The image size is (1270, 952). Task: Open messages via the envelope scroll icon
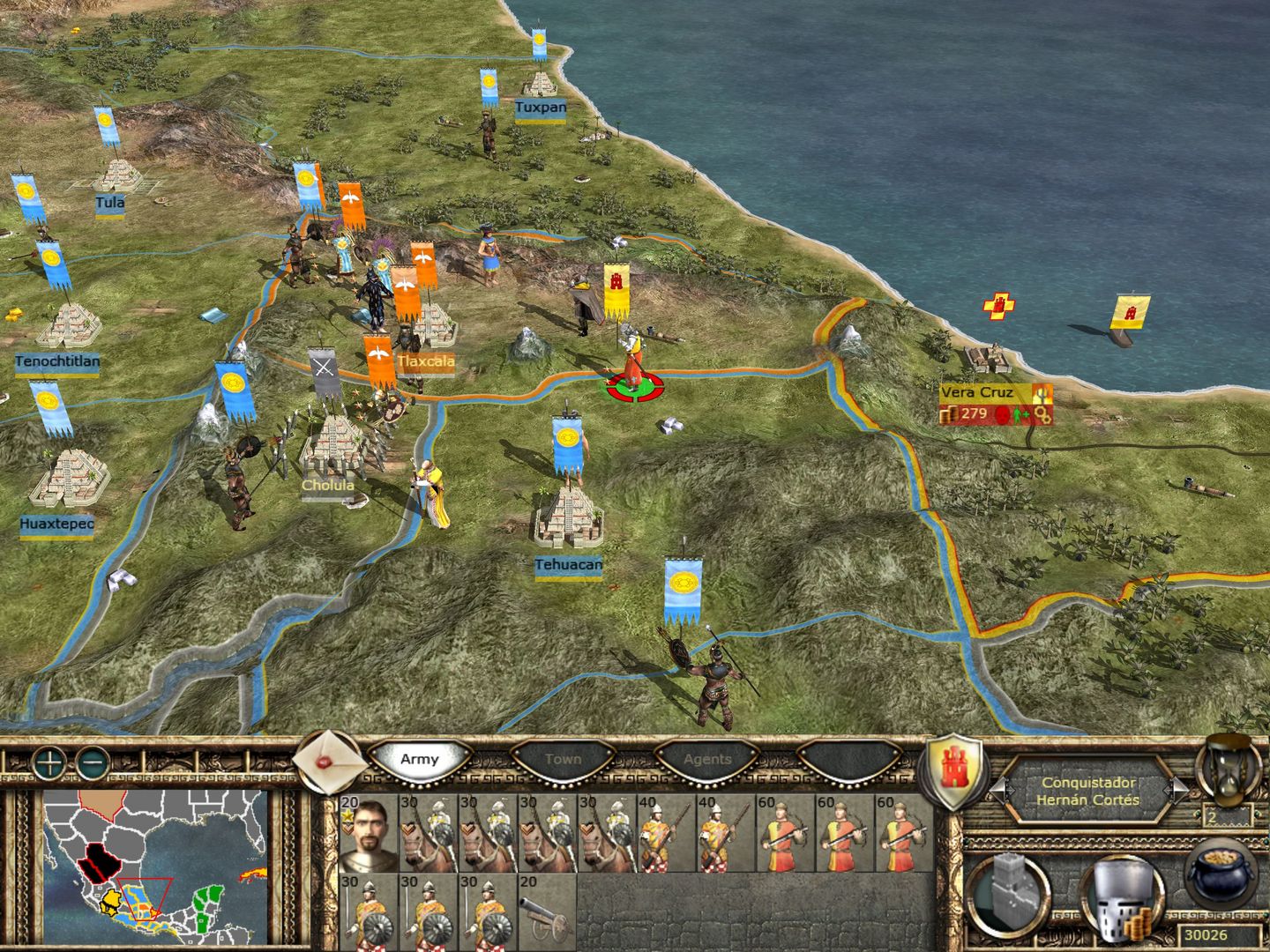pos(323,760)
